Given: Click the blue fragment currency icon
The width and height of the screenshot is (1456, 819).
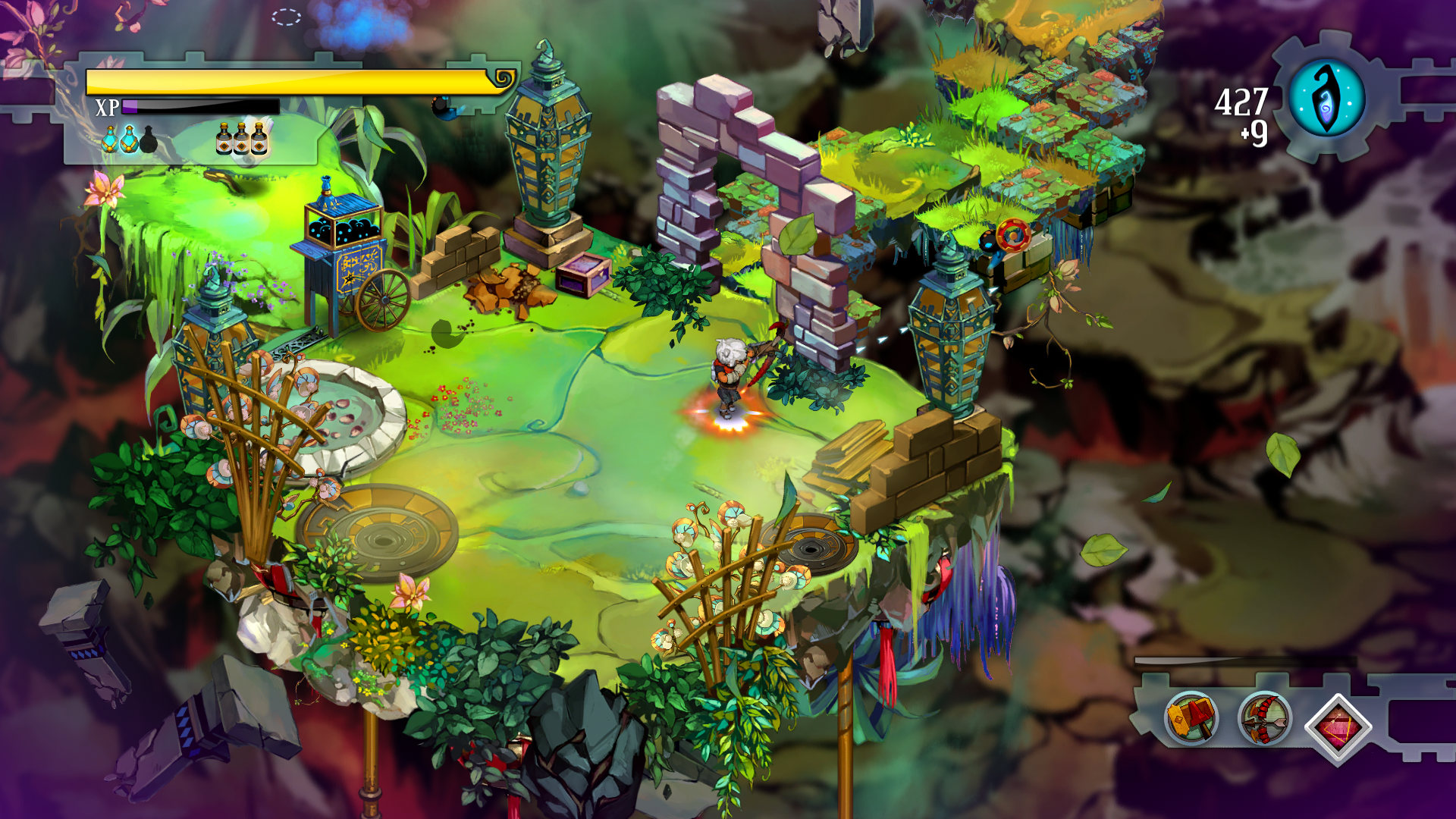Looking at the screenshot, I should (1327, 99).
